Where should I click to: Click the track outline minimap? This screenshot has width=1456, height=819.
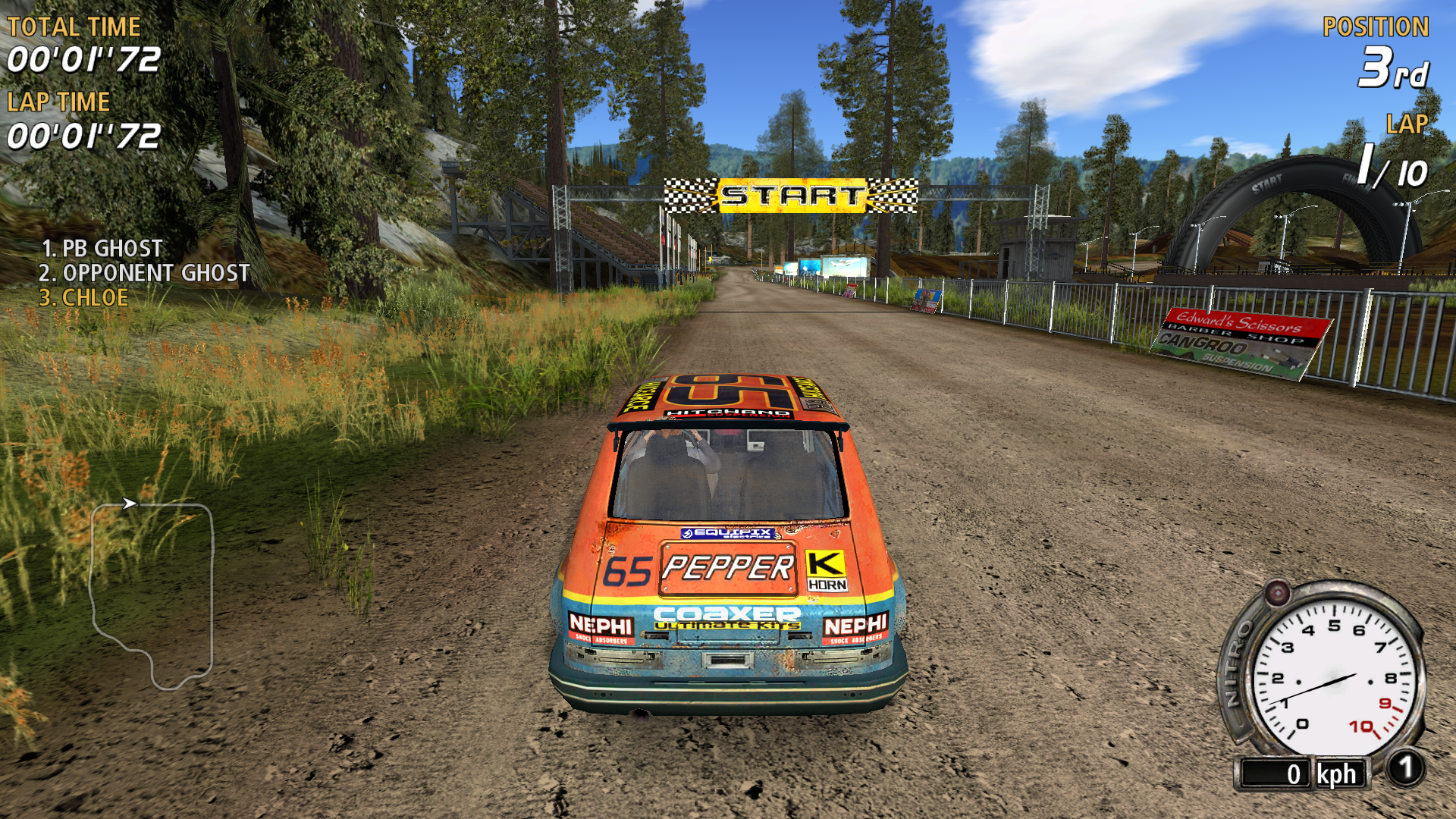(x=152, y=594)
